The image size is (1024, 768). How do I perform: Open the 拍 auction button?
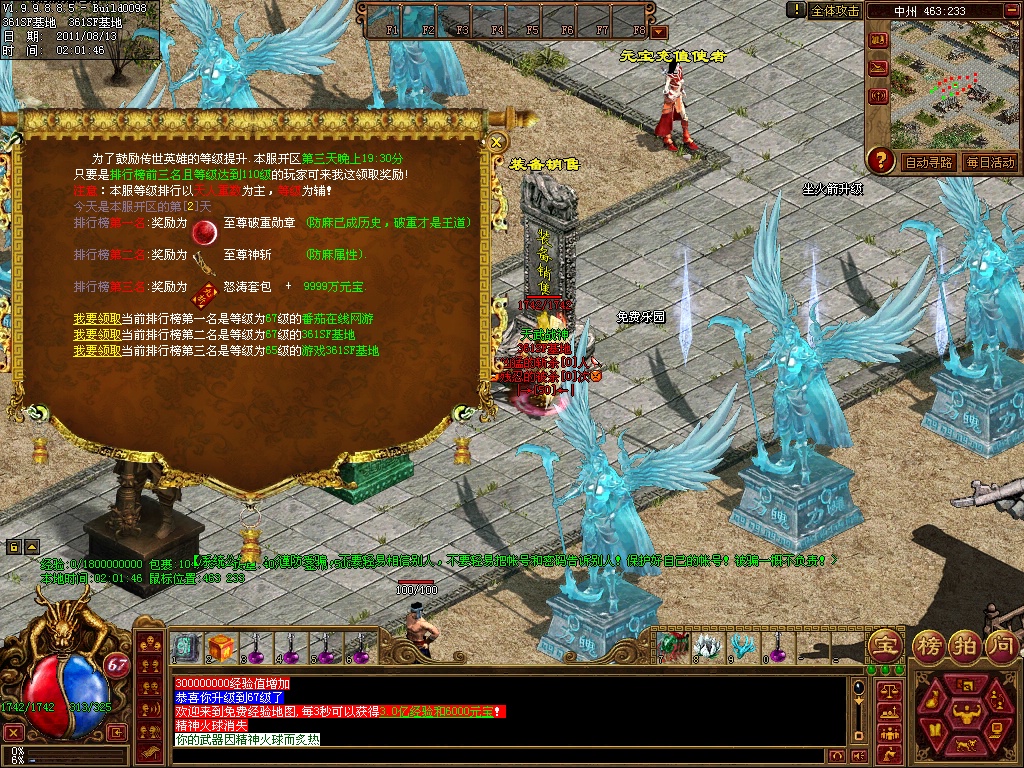965,645
